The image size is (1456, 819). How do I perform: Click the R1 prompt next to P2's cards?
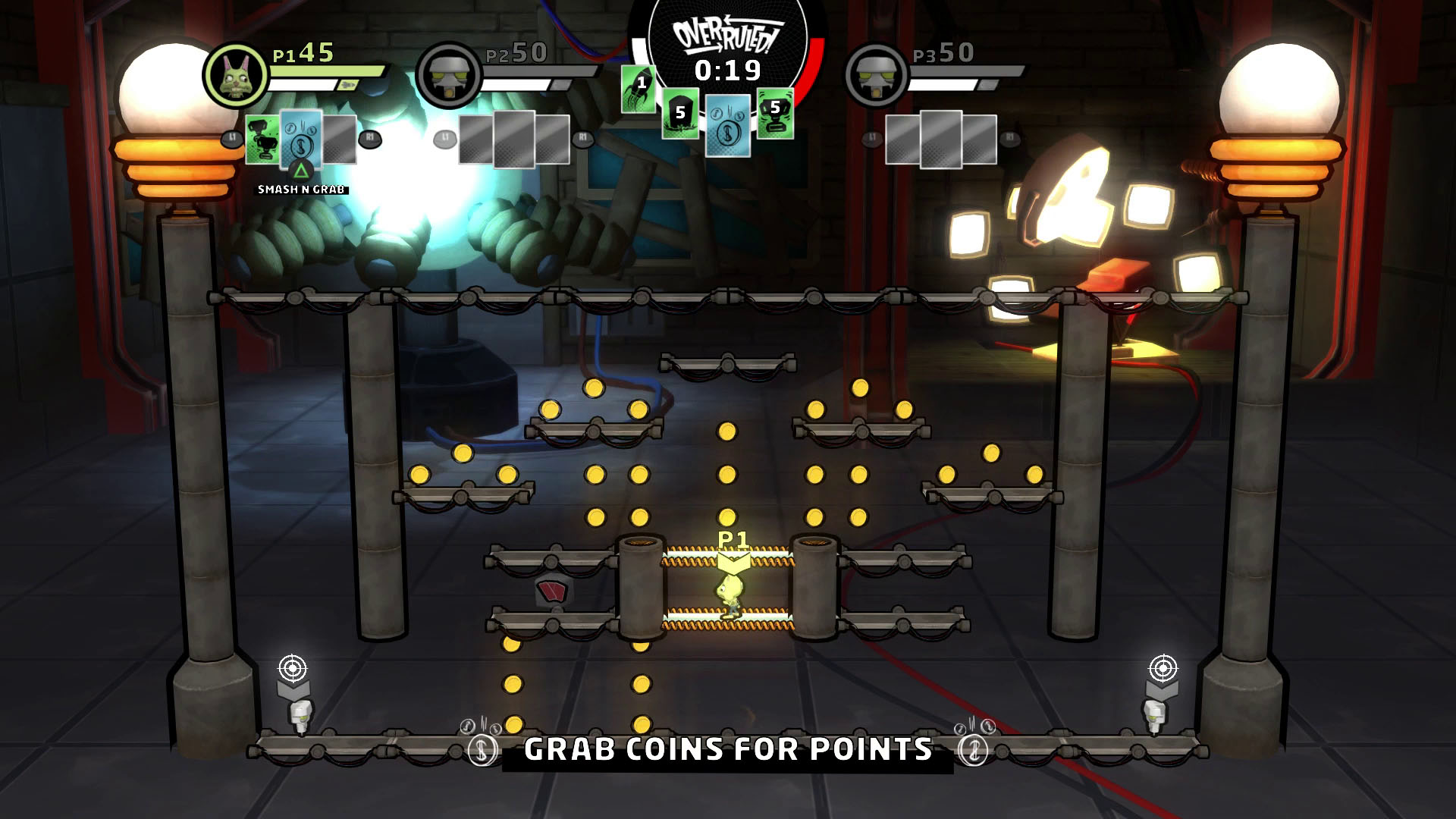click(582, 140)
